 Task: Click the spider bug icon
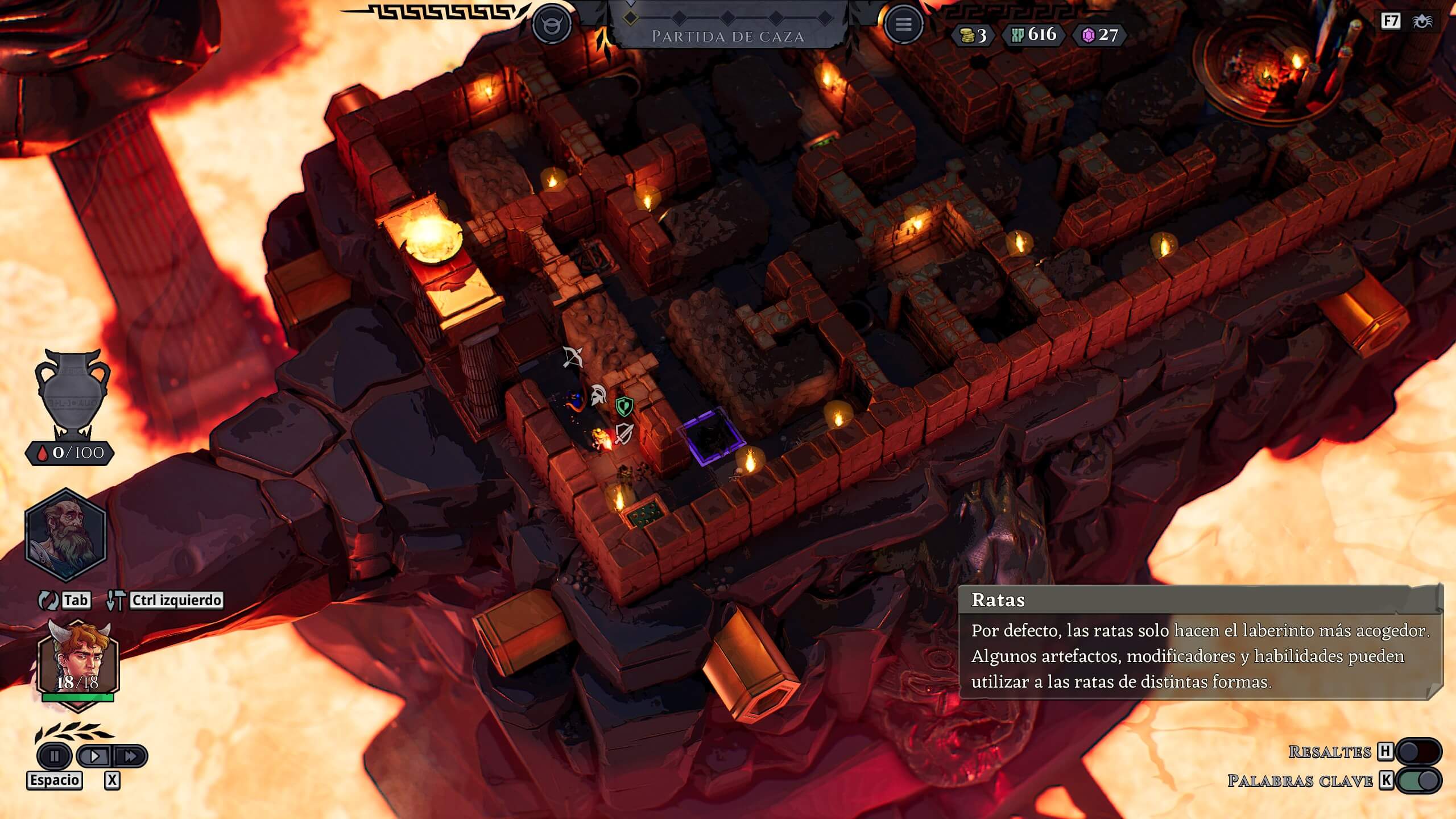click(1422, 22)
